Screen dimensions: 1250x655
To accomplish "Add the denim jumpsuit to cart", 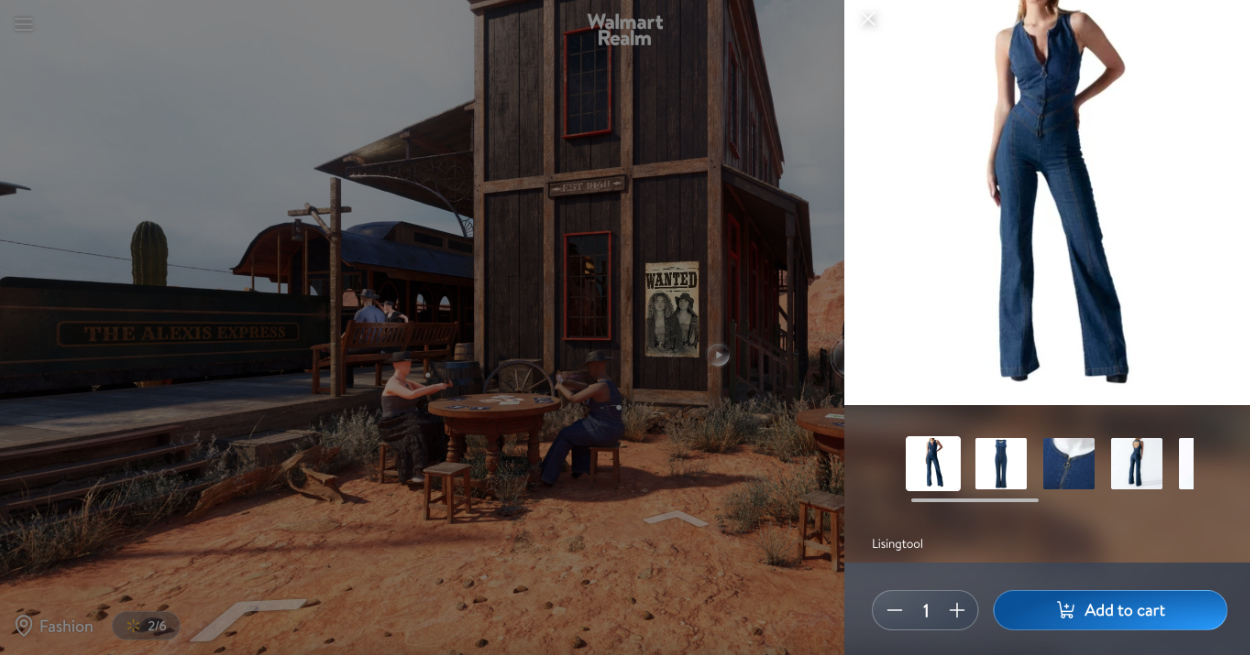I will pyautogui.click(x=1110, y=610).
